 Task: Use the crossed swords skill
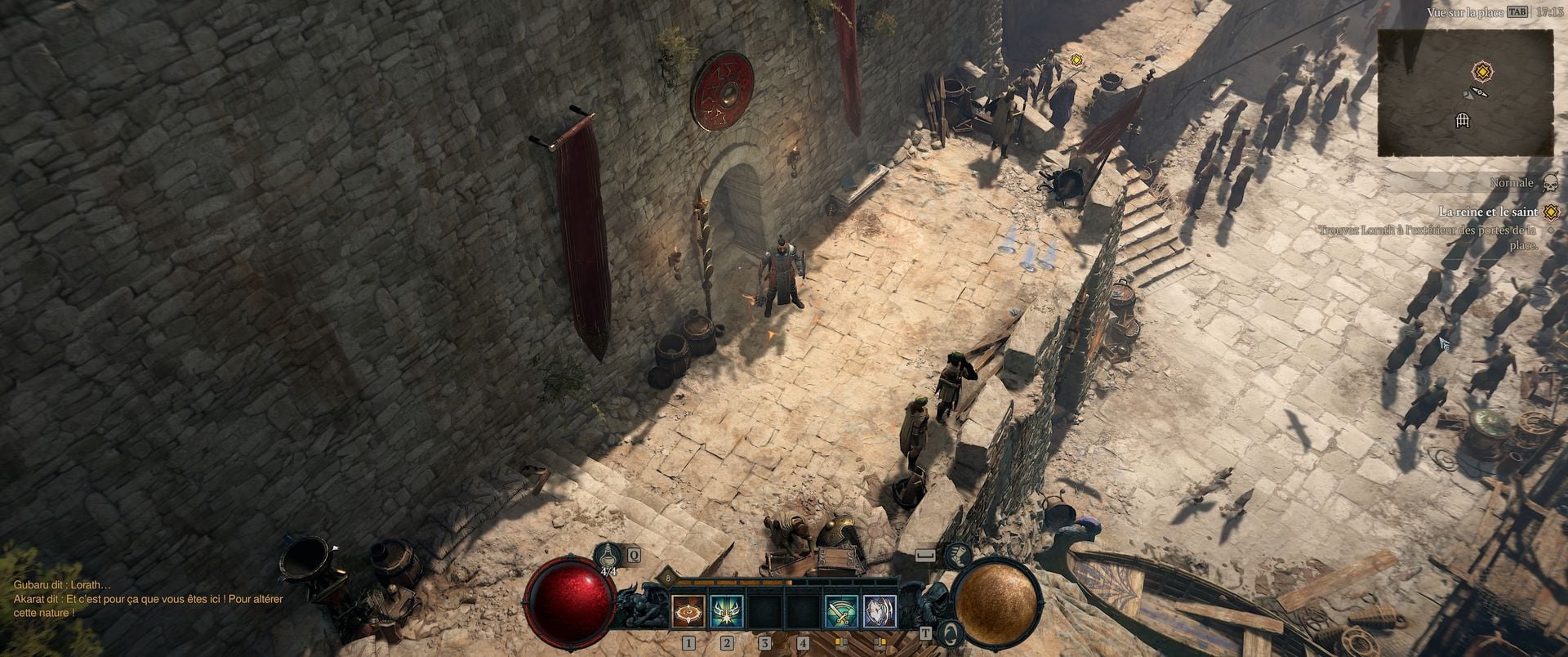(840, 611)
